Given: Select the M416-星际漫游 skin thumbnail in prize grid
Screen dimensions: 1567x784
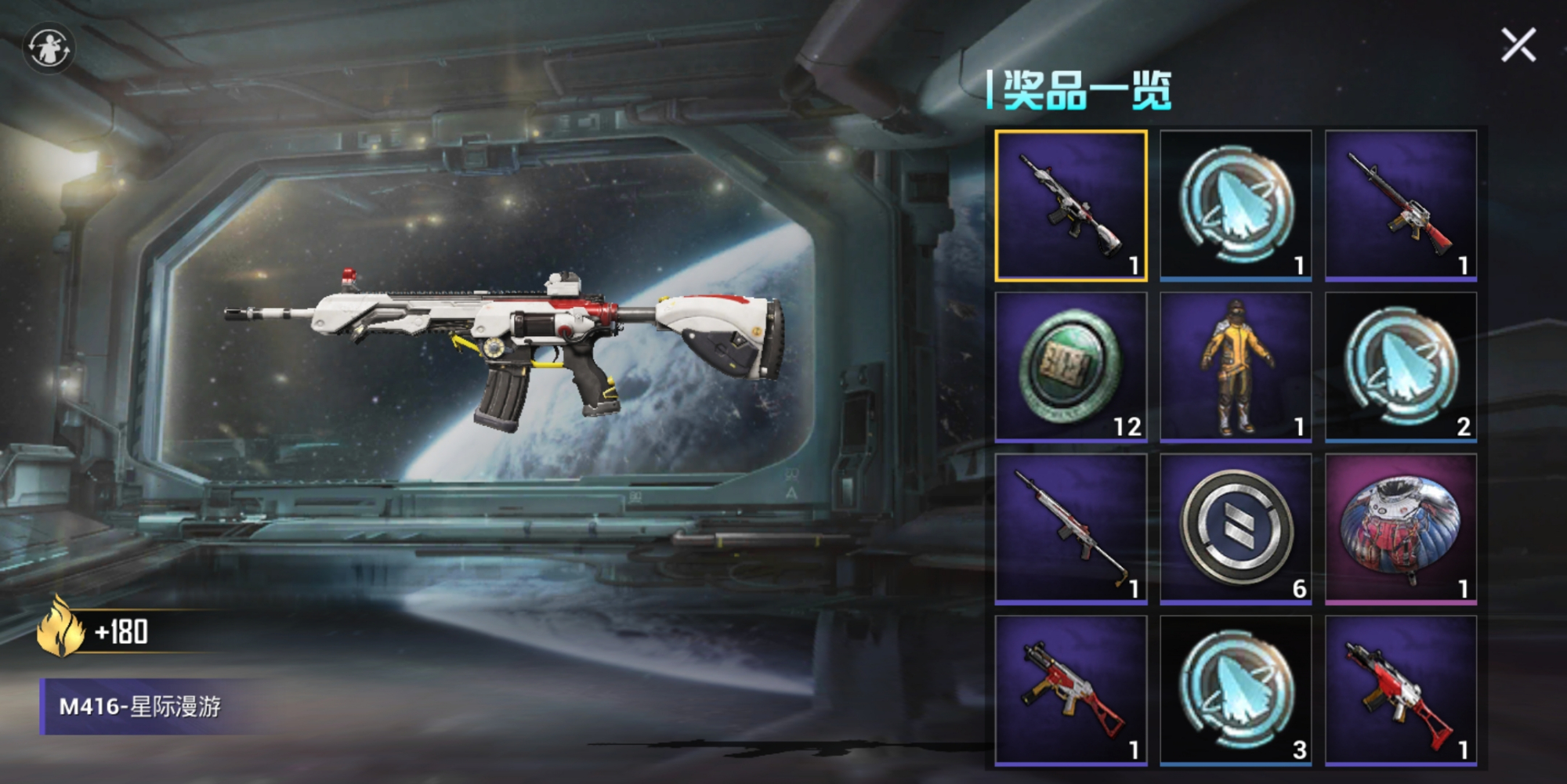Looking at the screenshot, I should point(1071,205).
